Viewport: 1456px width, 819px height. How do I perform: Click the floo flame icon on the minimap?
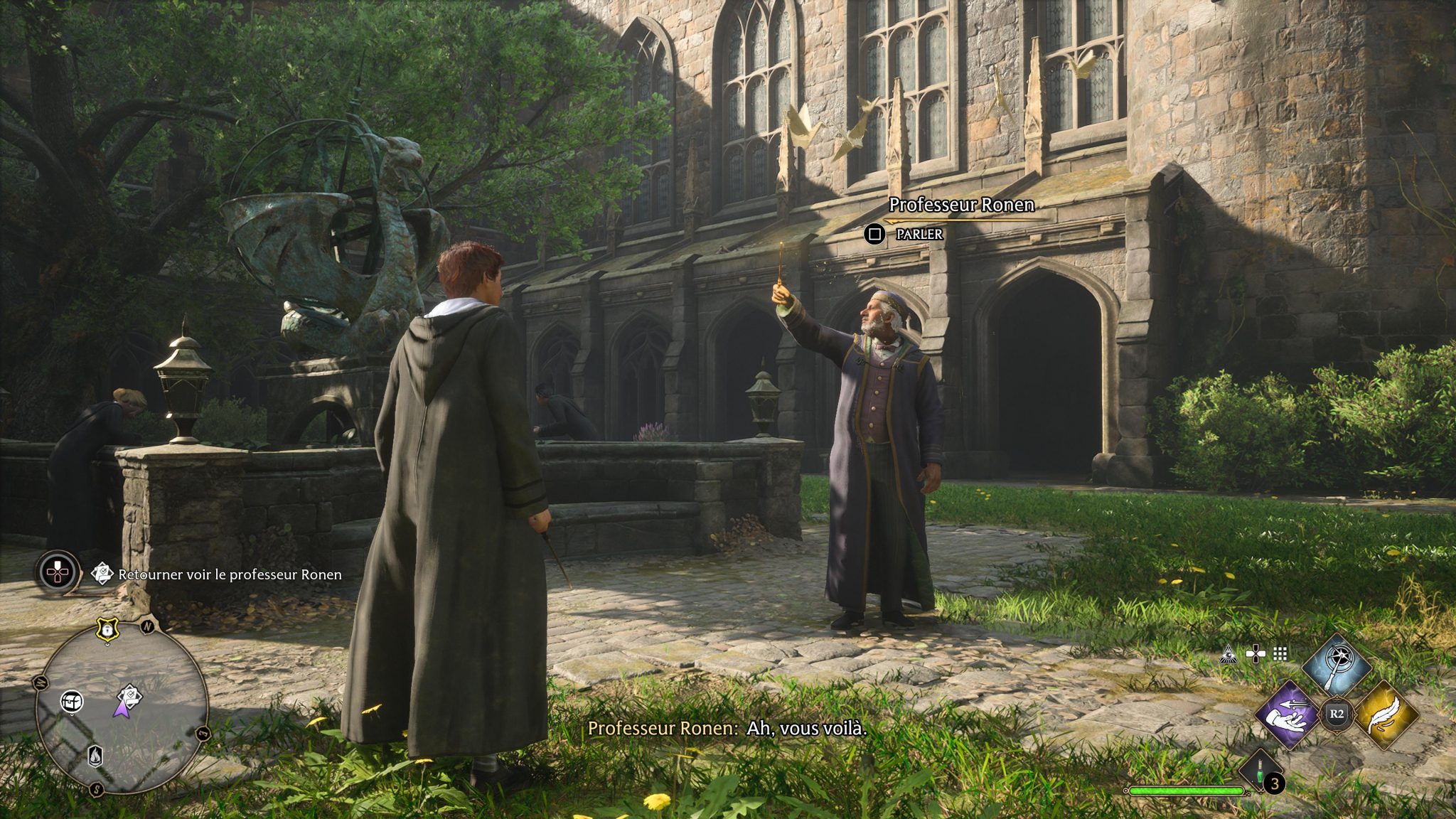(95, 756)
